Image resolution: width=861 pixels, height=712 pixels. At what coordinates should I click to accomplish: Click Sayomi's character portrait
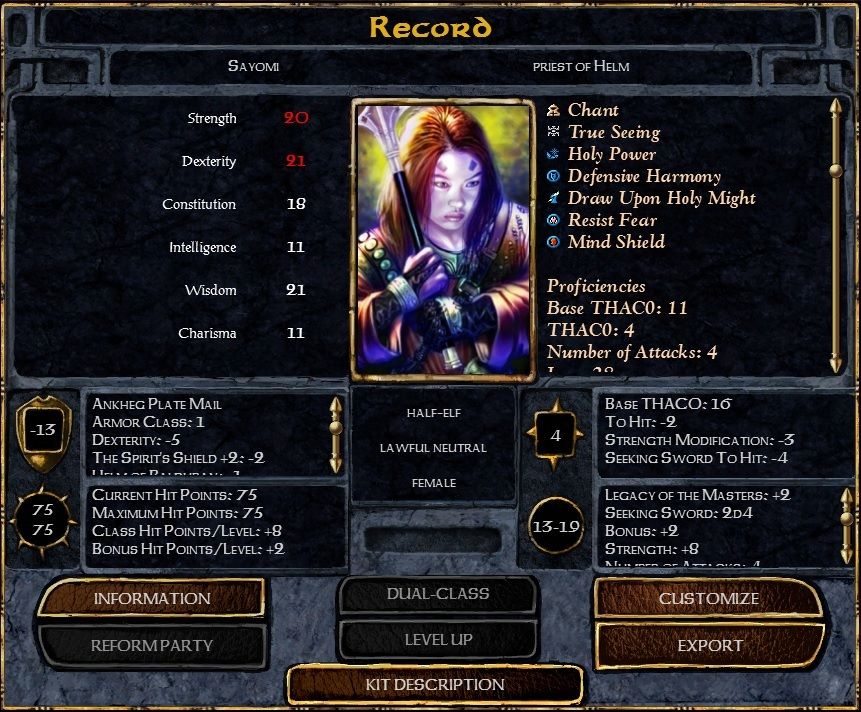441,238
